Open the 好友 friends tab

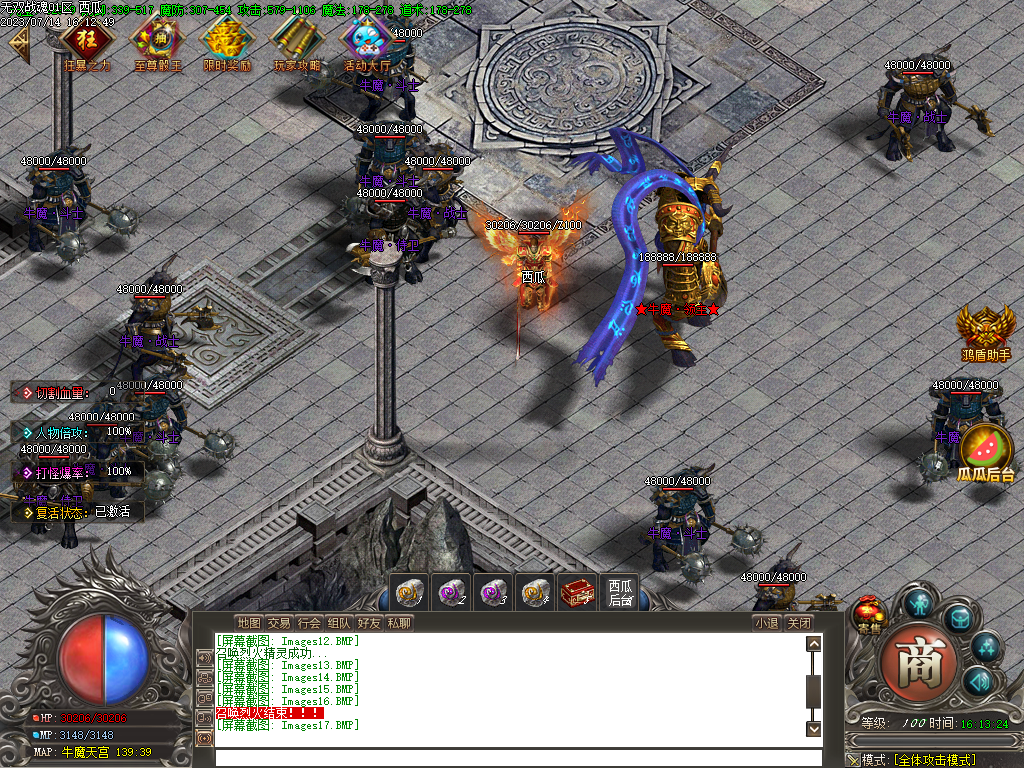(x=369, y=623)
